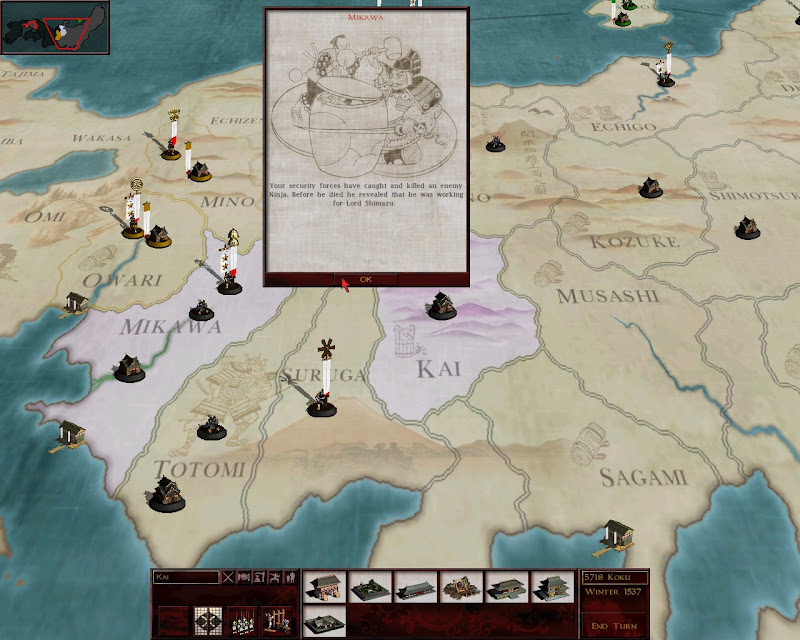800x640 pixels.
Task: Select the spearmen troop icon
Action: (241, 620)
